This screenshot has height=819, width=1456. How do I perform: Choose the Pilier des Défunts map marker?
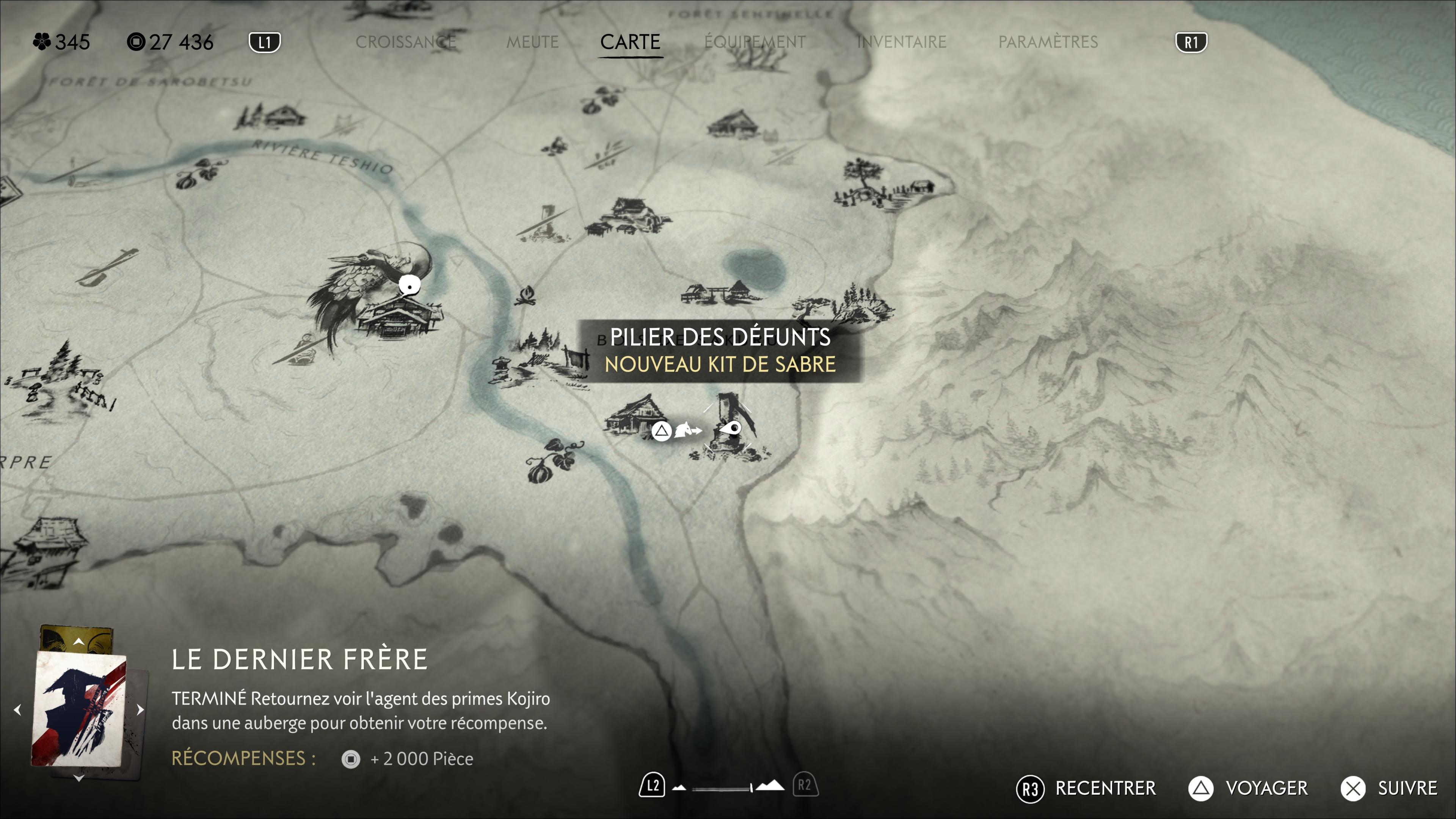(x=730, y=428)
